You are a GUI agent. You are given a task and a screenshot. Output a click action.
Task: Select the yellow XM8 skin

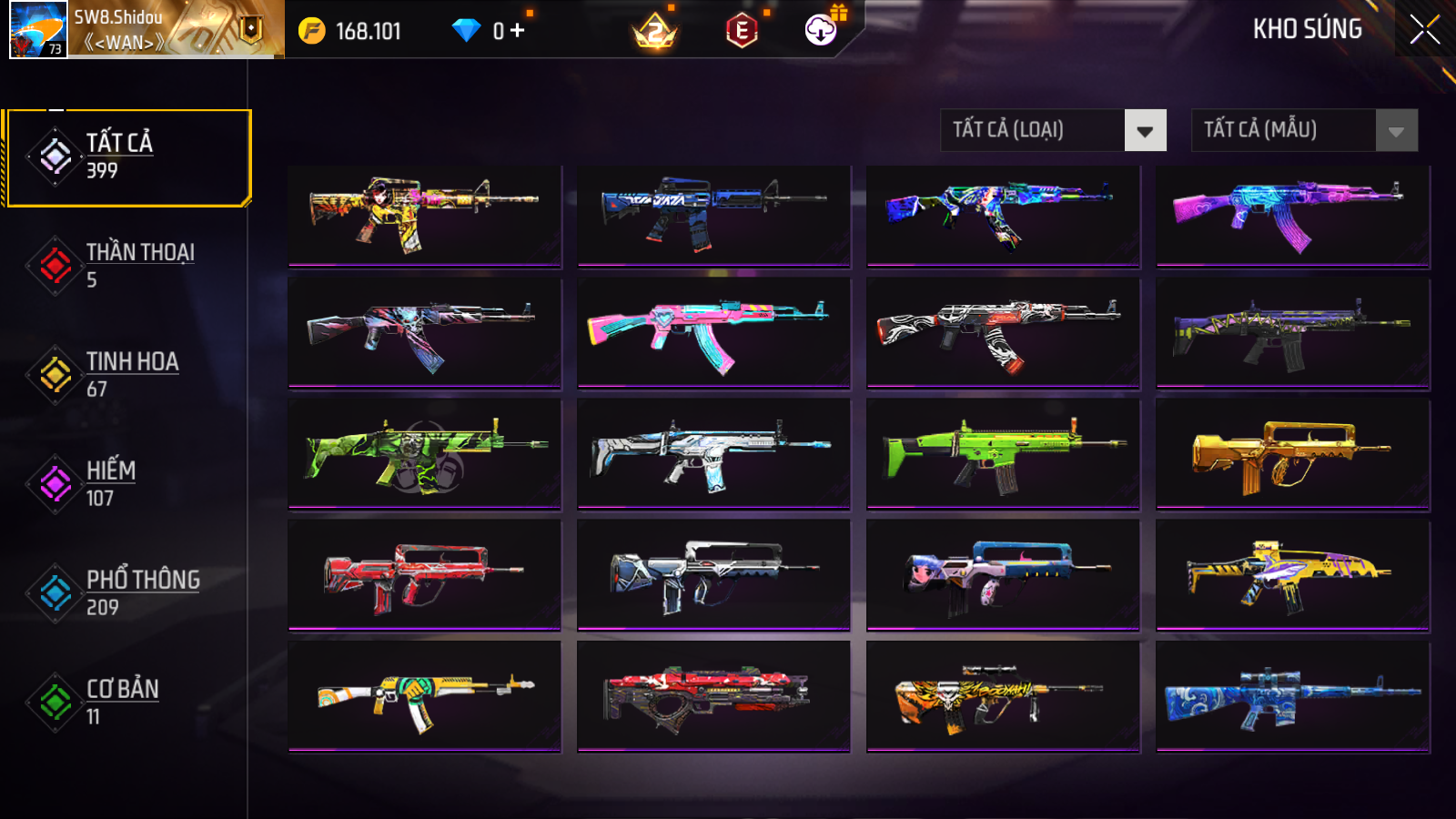[x=1292, y=575]
